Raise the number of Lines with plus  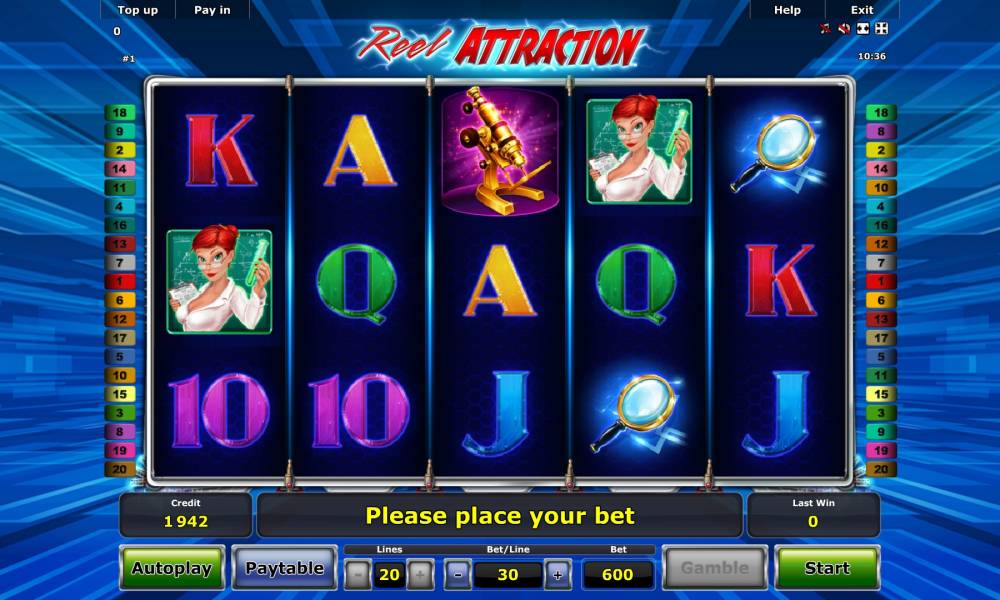pyautogui.click(x=420, y=574)
